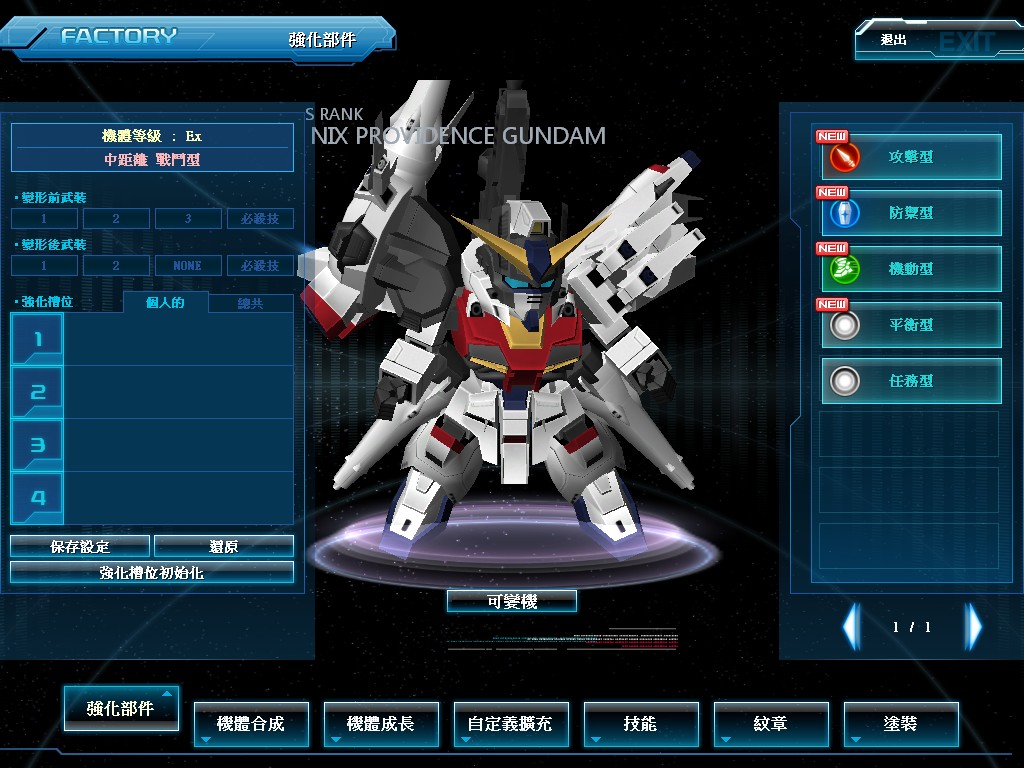Reset slots with 強化槽位初始化
This screenshot has width=1024, height=768.
click(152, 572)
